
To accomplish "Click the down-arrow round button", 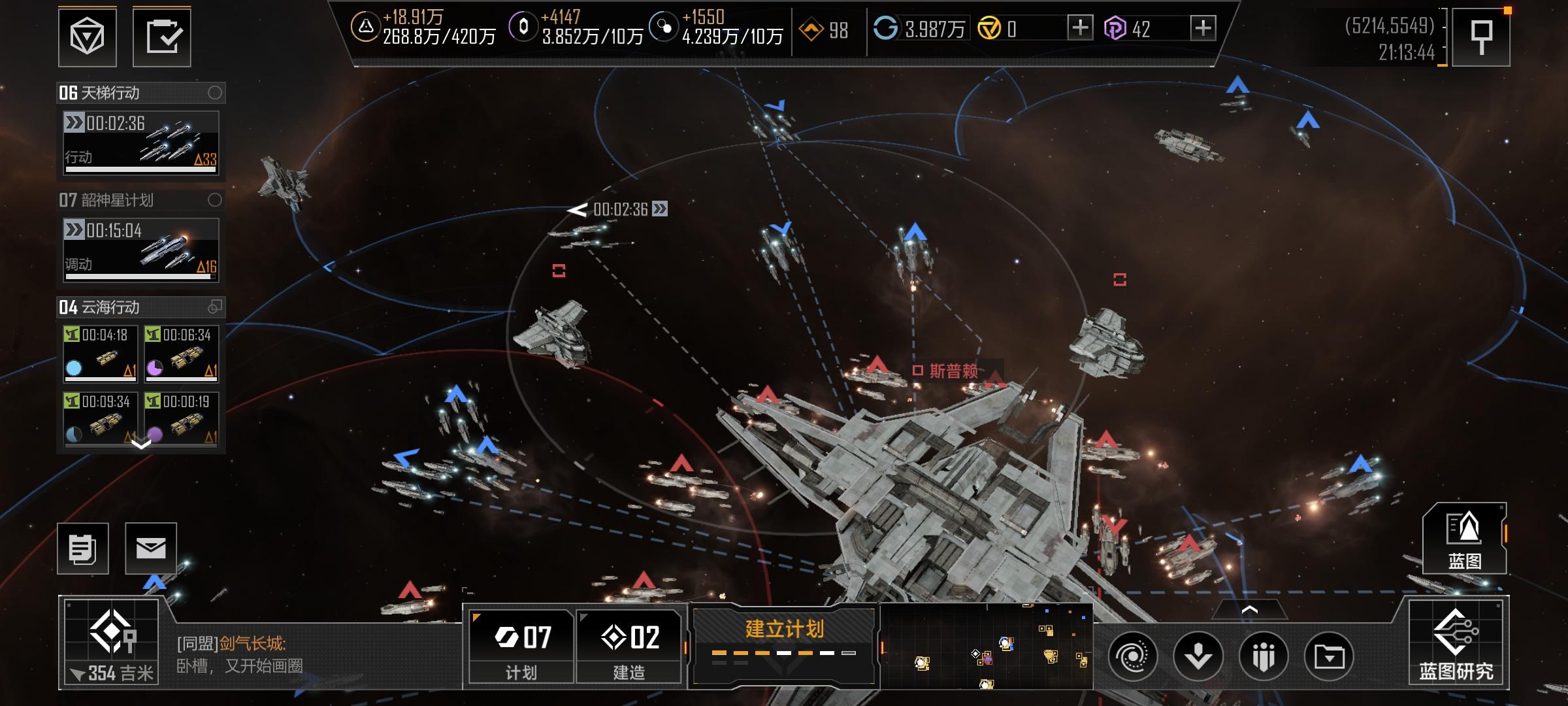I will (x=1198, y=656).
